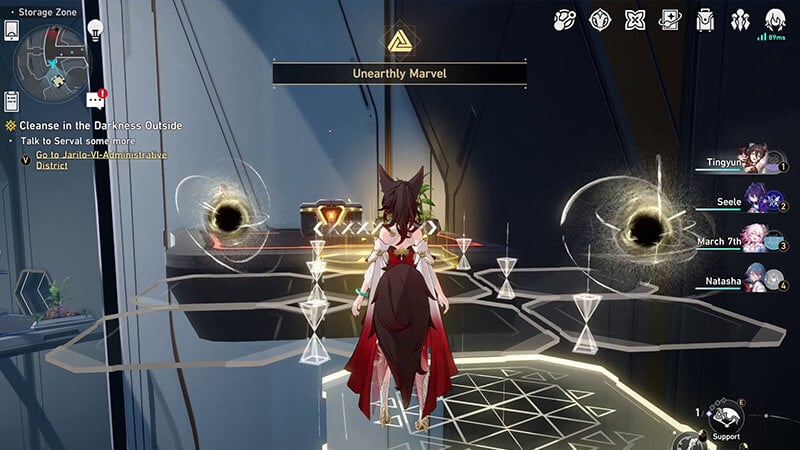The width and height of the screenshot is (800, 450).
Task: Open the team lineup icon
Action: tap(740, 20)
